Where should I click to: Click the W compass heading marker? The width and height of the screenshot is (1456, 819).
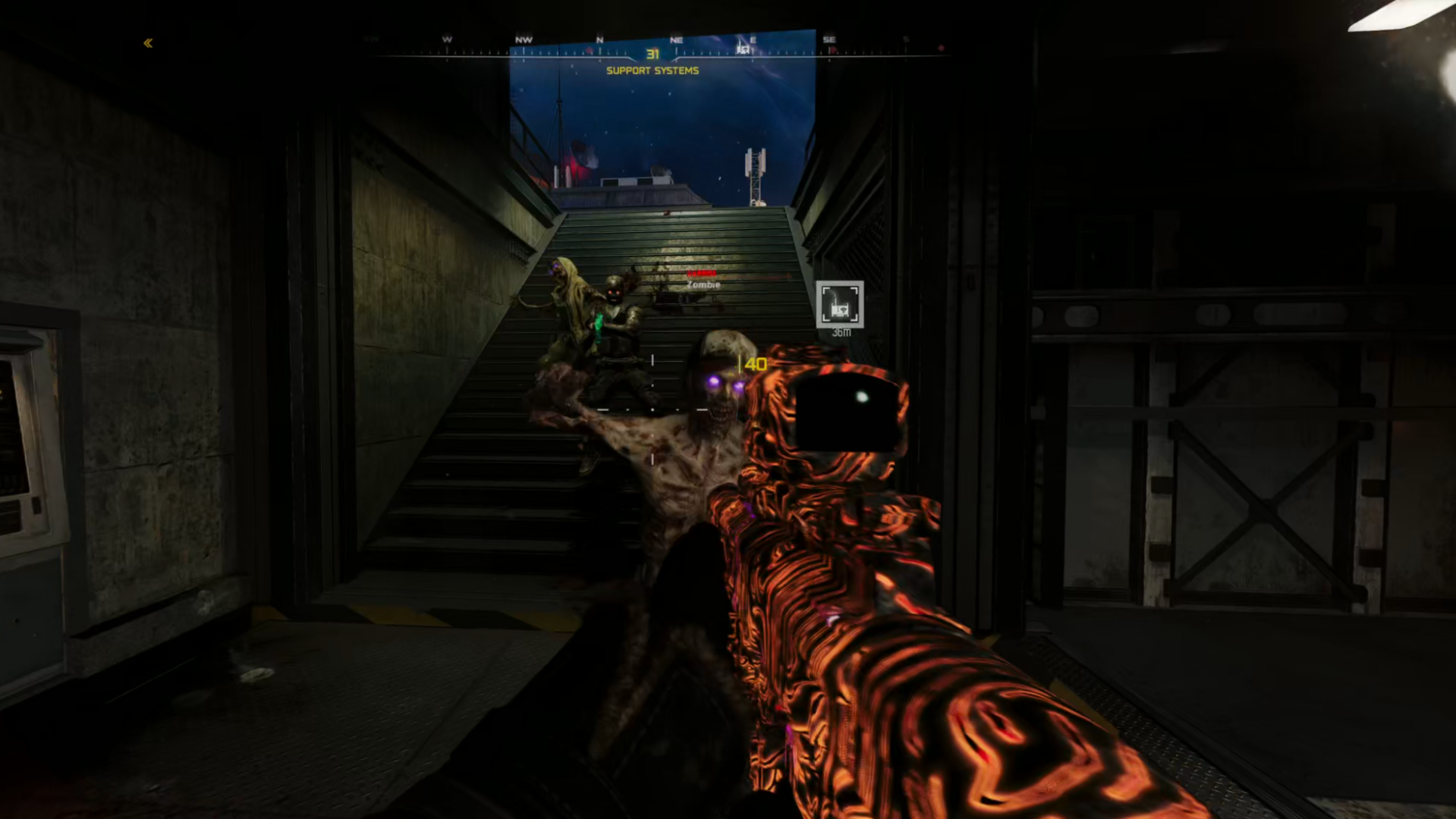pyautogui.click(x=446, y=39)
